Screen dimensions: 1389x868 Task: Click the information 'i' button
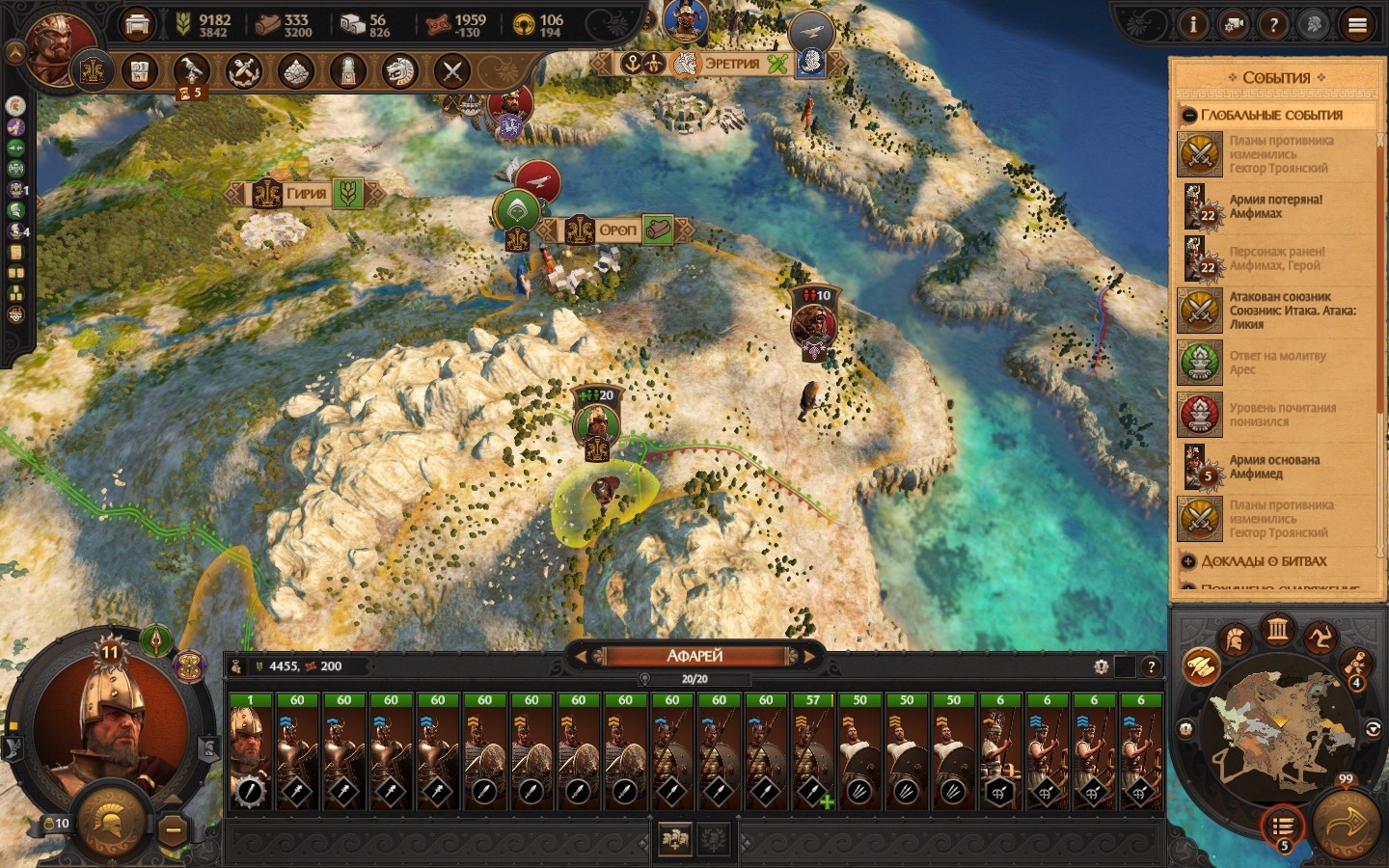pyautogui.click(x=1192, y=25)
